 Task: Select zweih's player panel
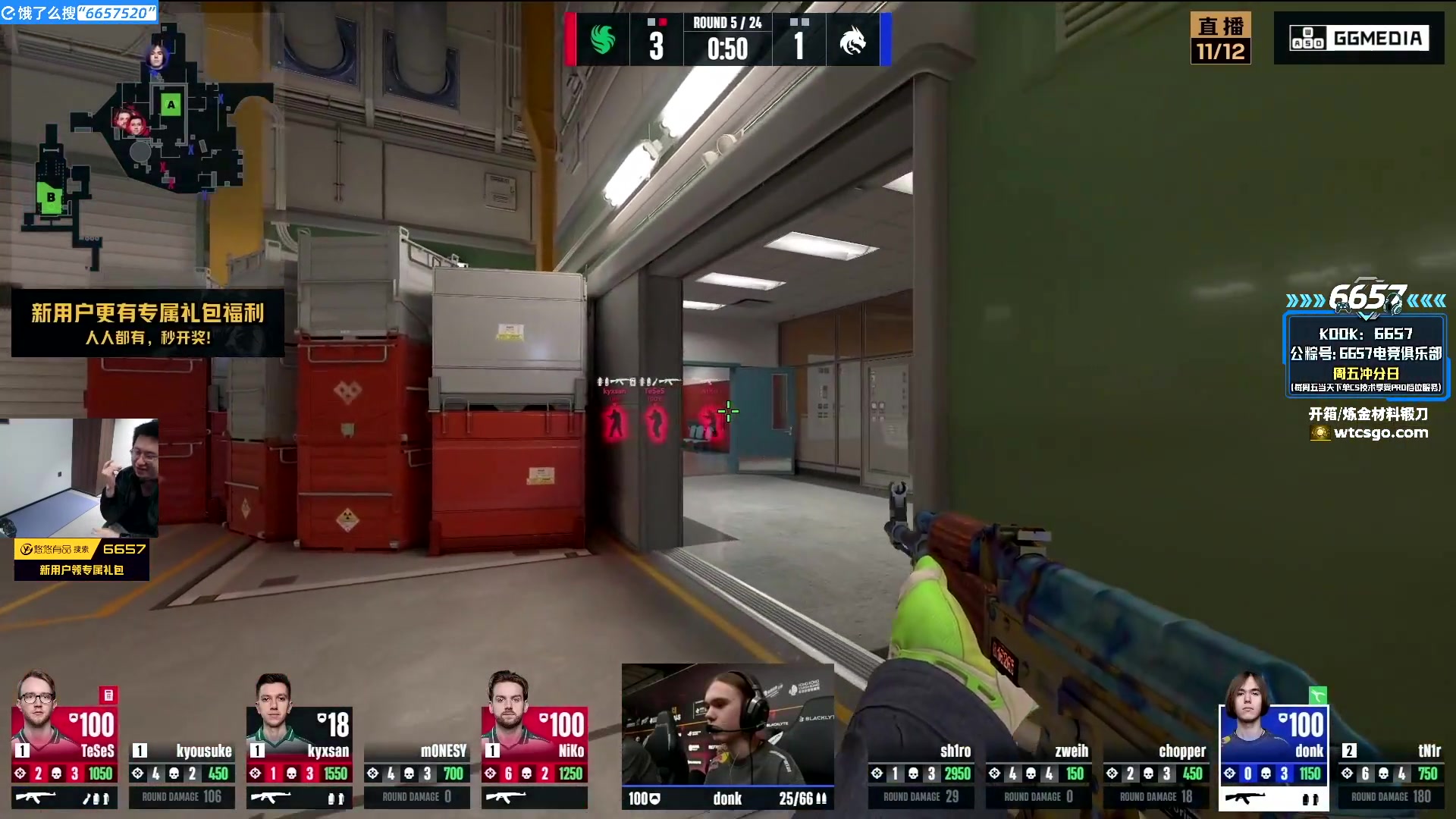1038,773
